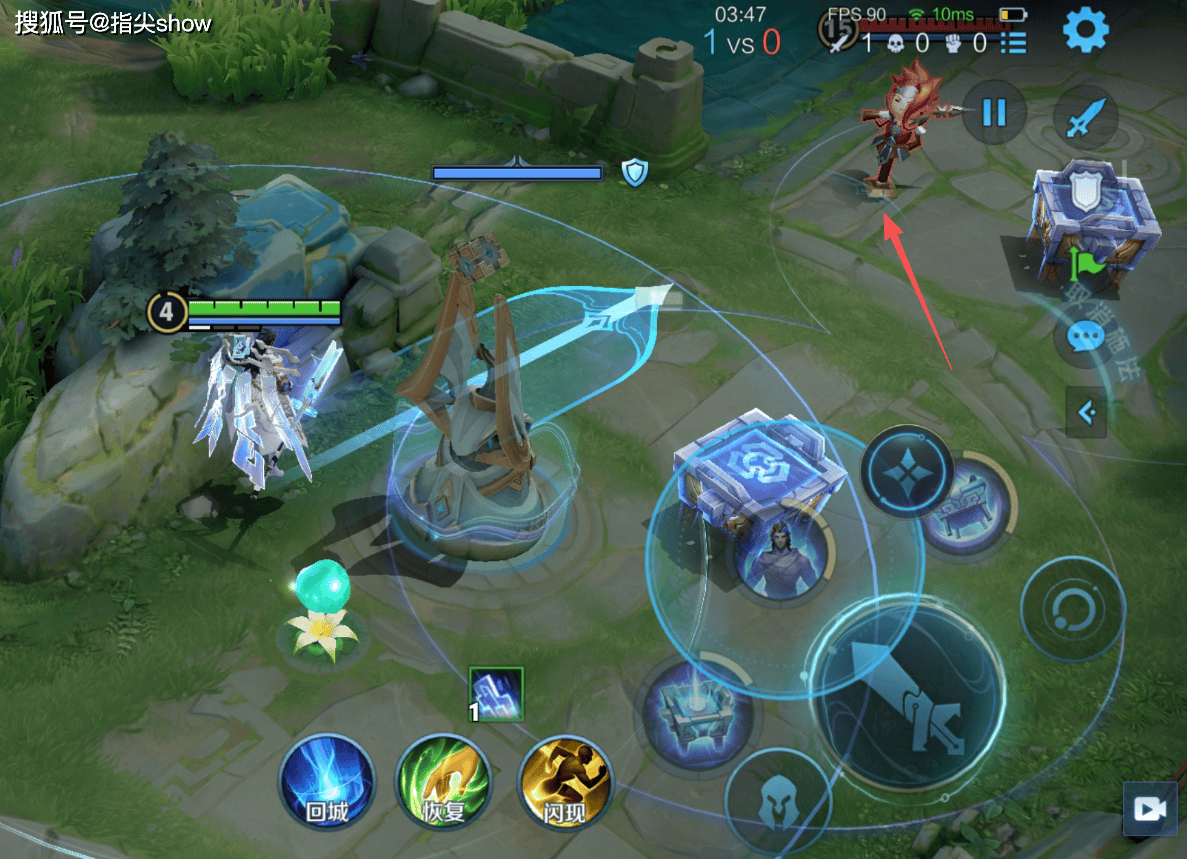Open the gear settings menu
Screen dimensions: 1187x859
pos(1085,31)
